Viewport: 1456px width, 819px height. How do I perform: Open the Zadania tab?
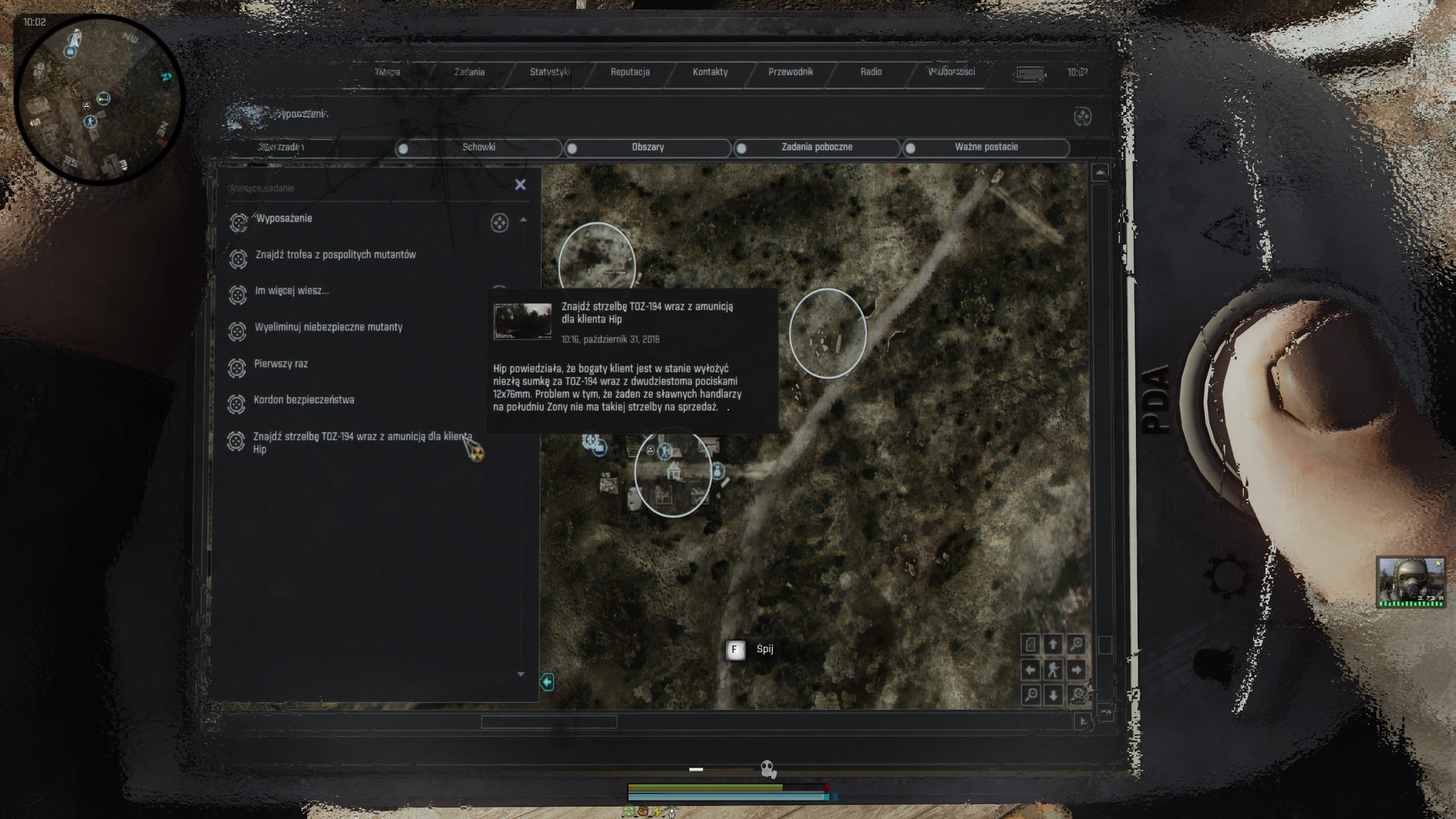click(469, 72)
